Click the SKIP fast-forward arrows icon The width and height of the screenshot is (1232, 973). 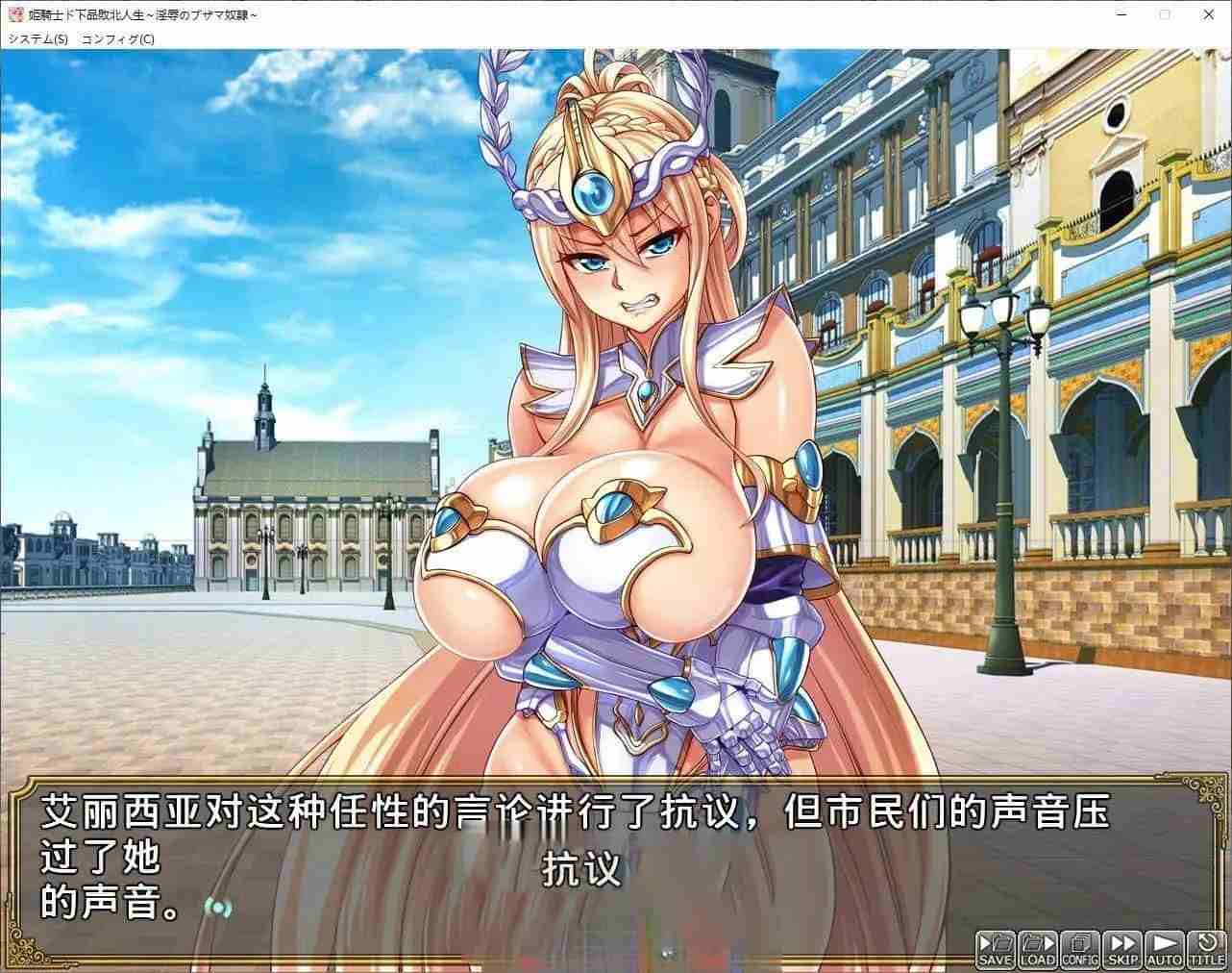coord(1121,950)
